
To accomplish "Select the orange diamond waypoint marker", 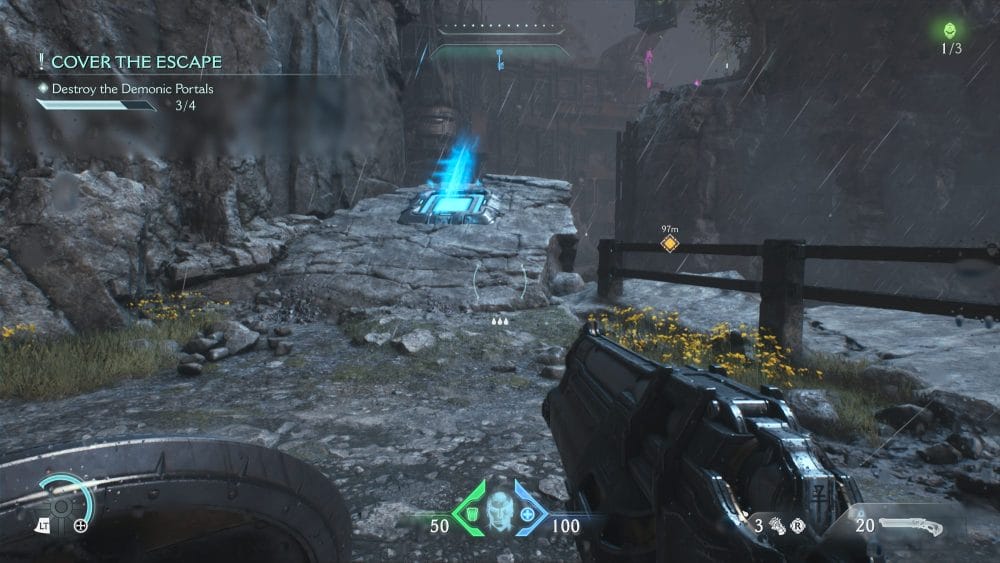I will point(669,243).
